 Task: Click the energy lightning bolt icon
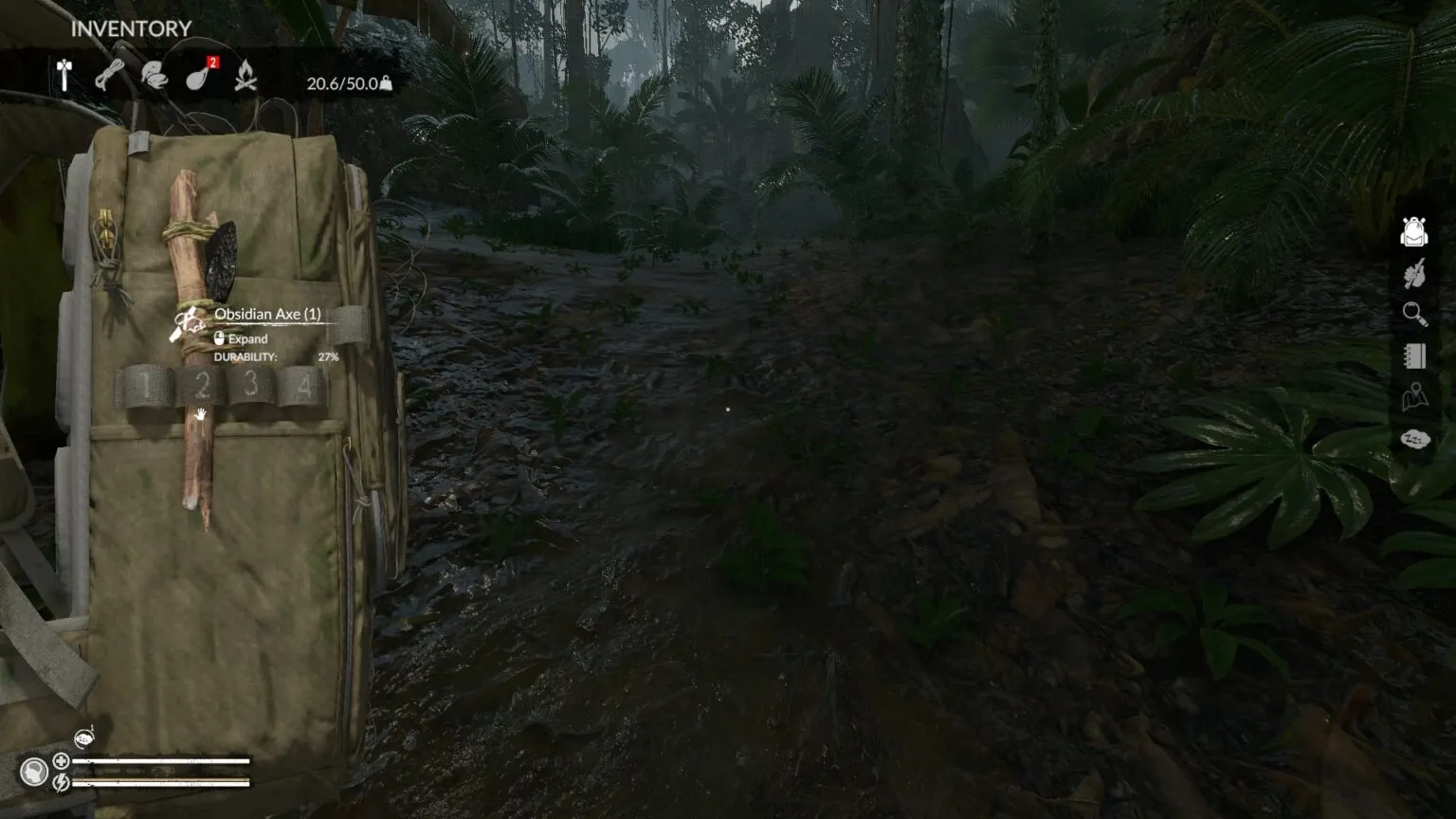tap(61, 782)
